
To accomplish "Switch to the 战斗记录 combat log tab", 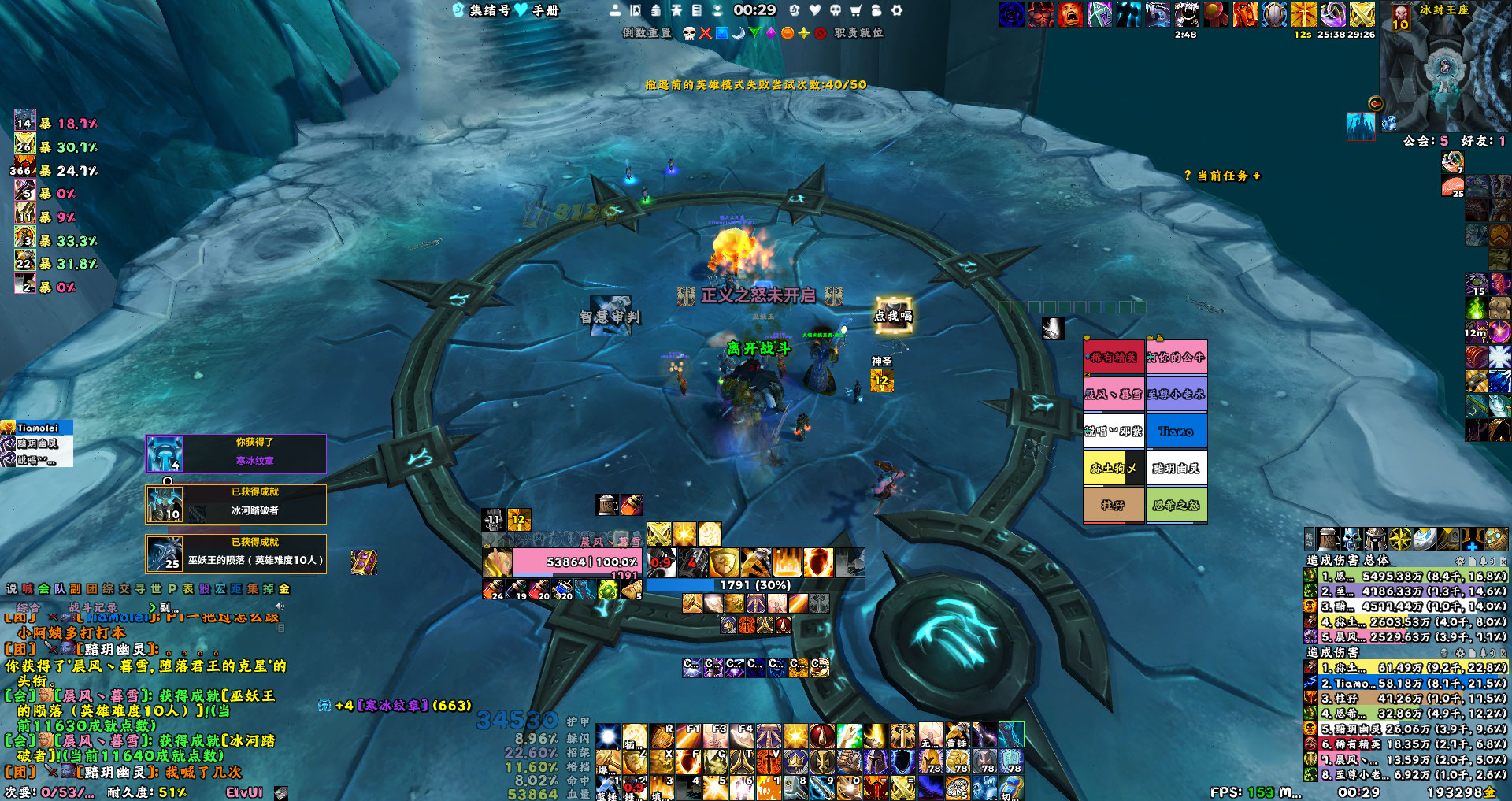I will (x=93, y=607).
